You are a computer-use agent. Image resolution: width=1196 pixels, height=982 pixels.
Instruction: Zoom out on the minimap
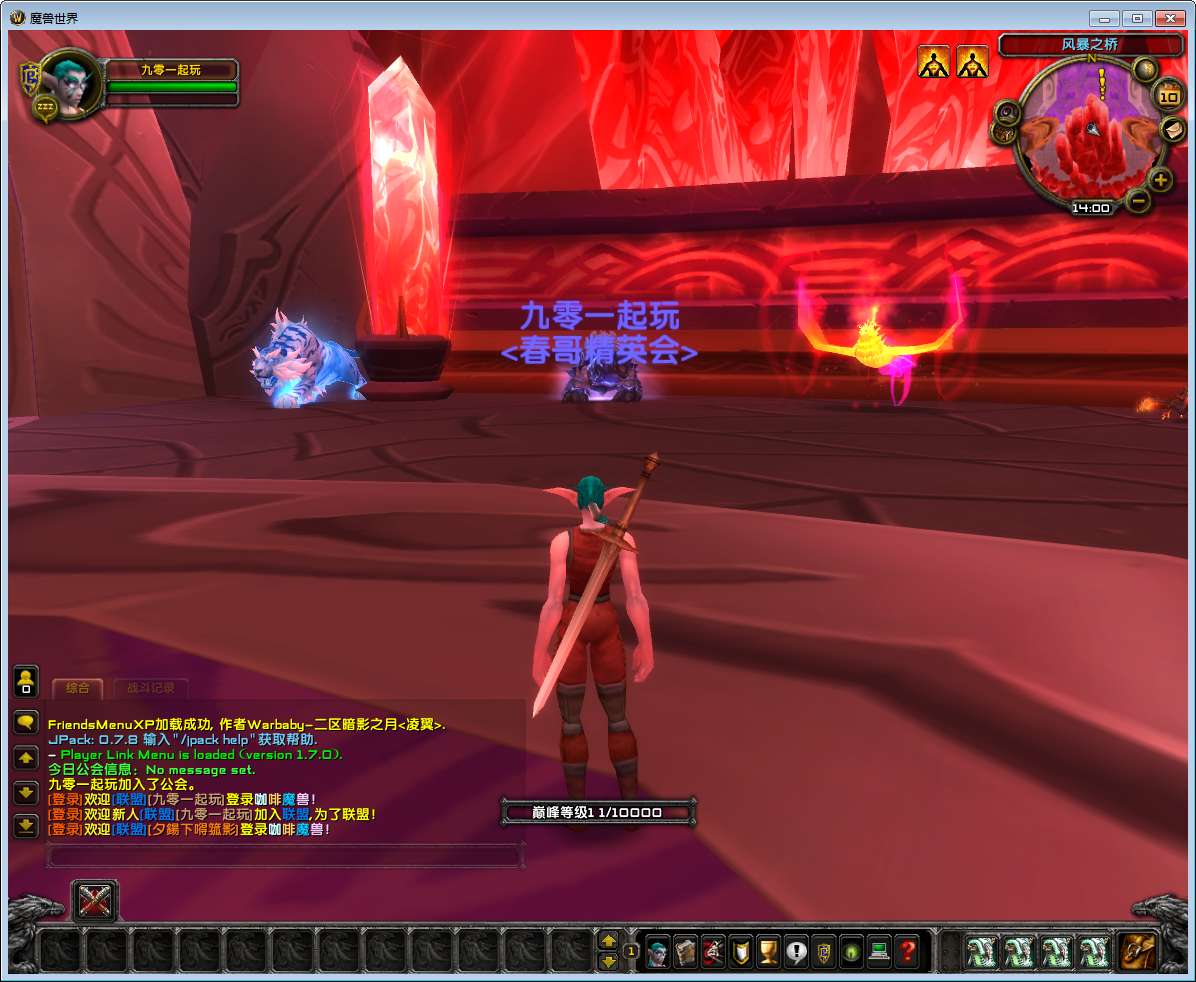click(x=1138, y=200)
